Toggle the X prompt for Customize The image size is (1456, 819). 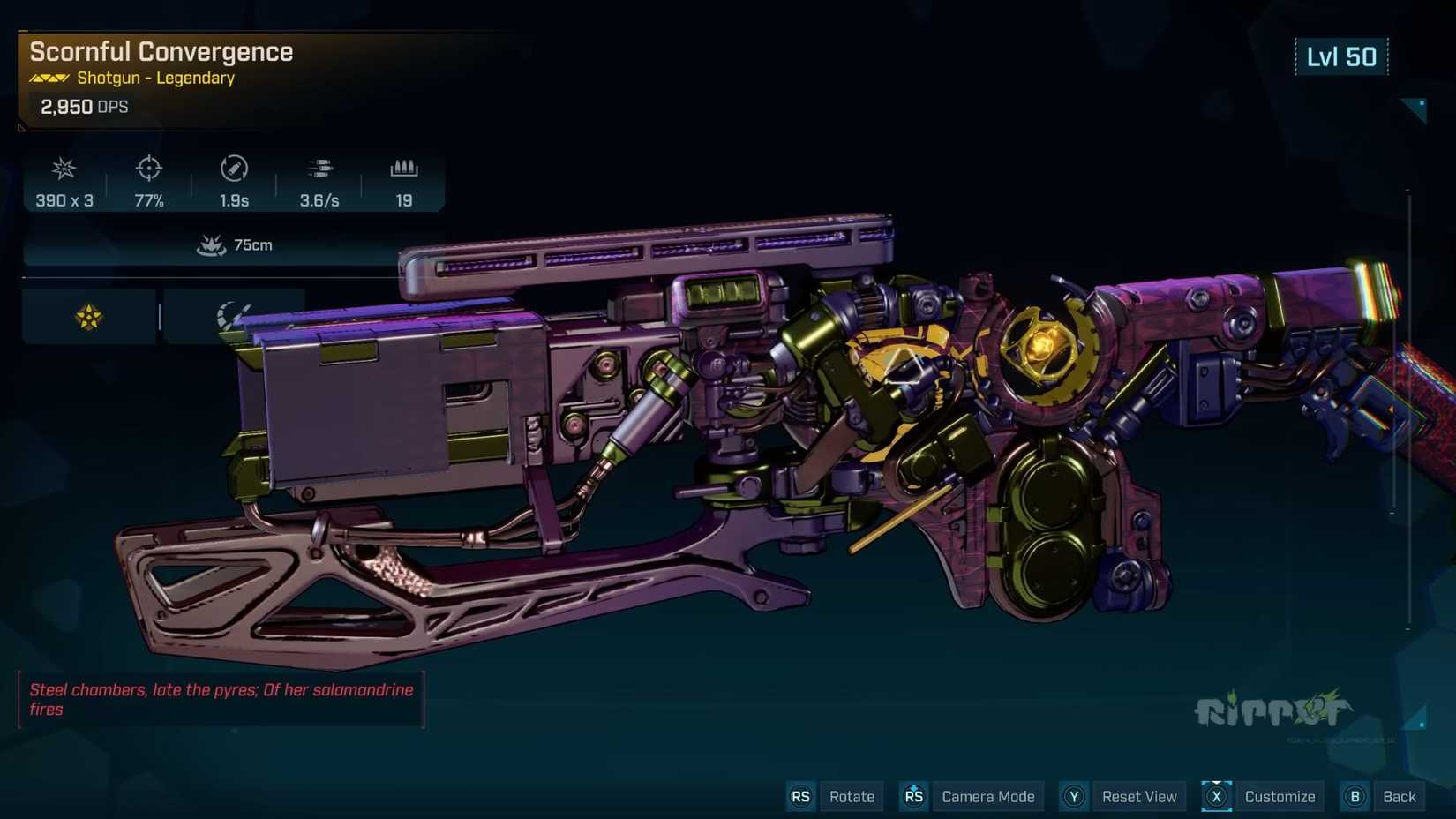pos(1216,796)
